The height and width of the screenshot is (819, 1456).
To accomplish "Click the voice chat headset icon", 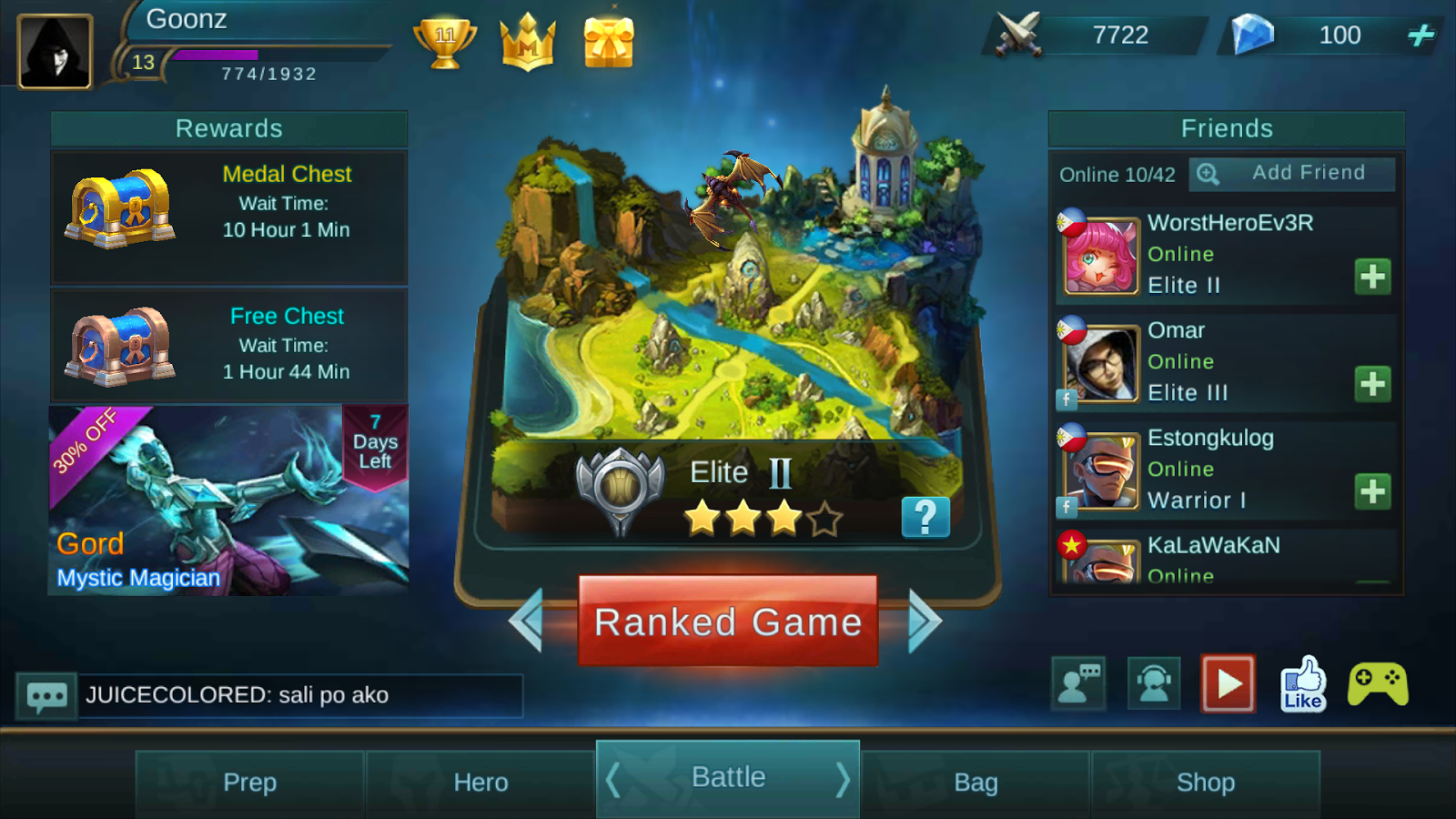I will click(1153, 683).
